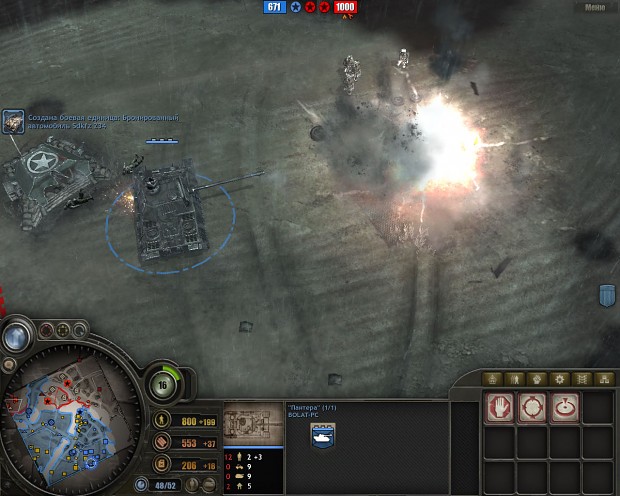Choose the rally point command icon
The width and height of the screenshot is (620, 496).
[x=564, y=408]
